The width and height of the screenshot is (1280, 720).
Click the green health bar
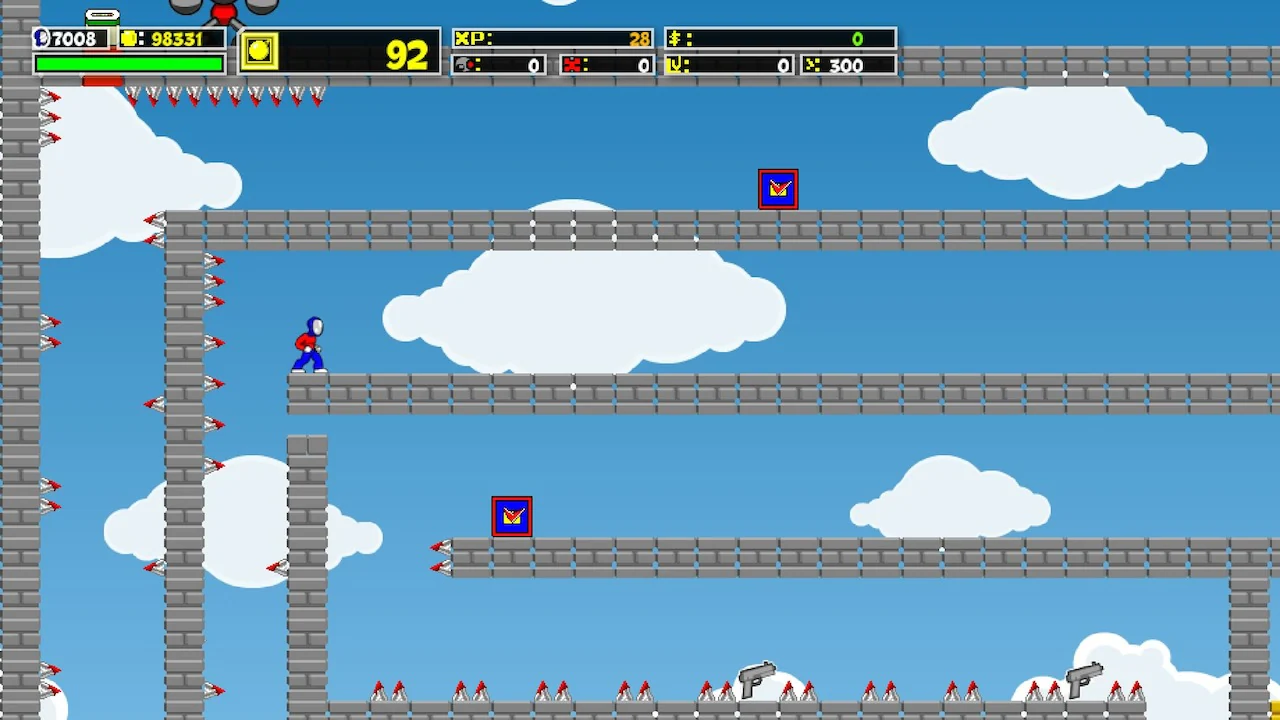(x=128, y=63)
